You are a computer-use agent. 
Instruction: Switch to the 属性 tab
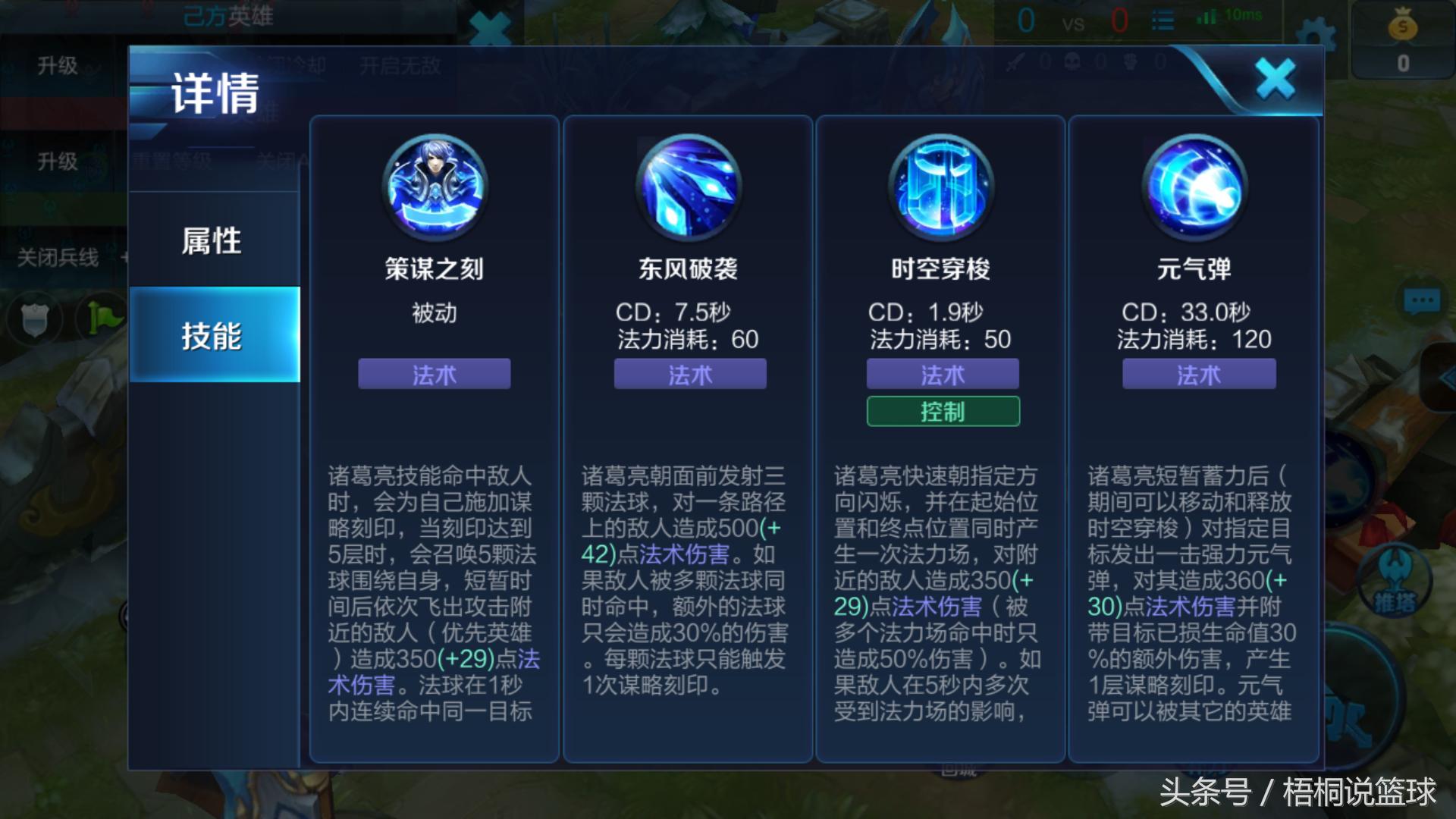[213, 240]
